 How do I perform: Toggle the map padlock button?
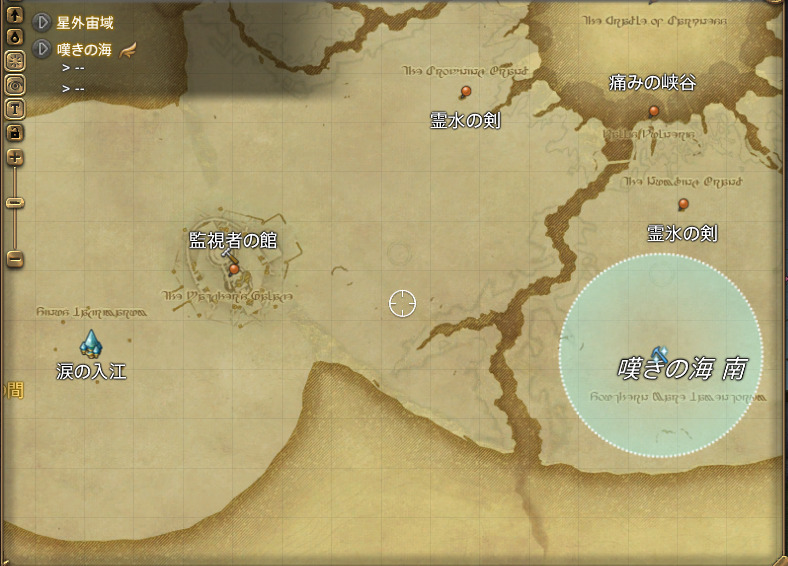click(15, 132)
